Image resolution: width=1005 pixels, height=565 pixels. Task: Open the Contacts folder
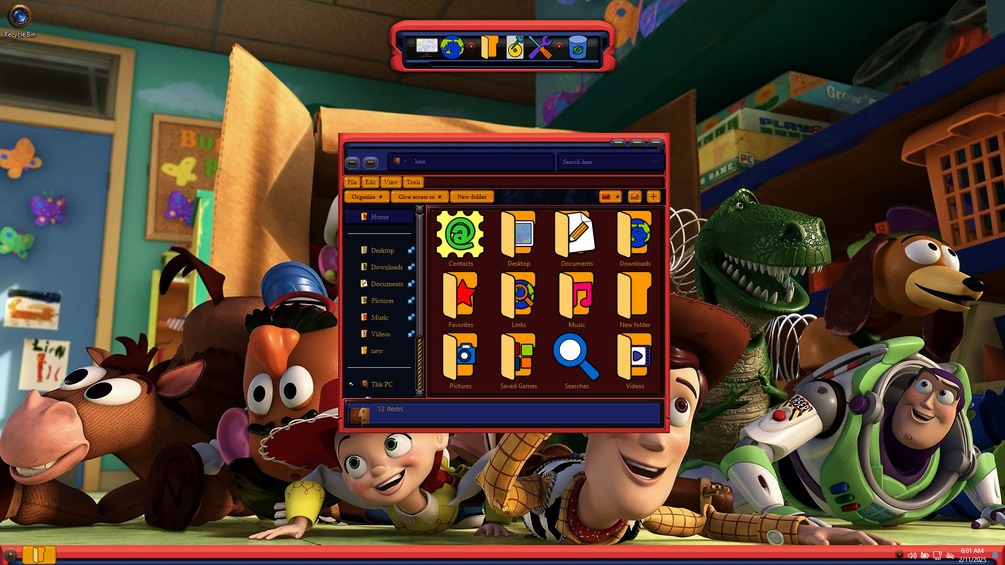click(x=460, y=236)
